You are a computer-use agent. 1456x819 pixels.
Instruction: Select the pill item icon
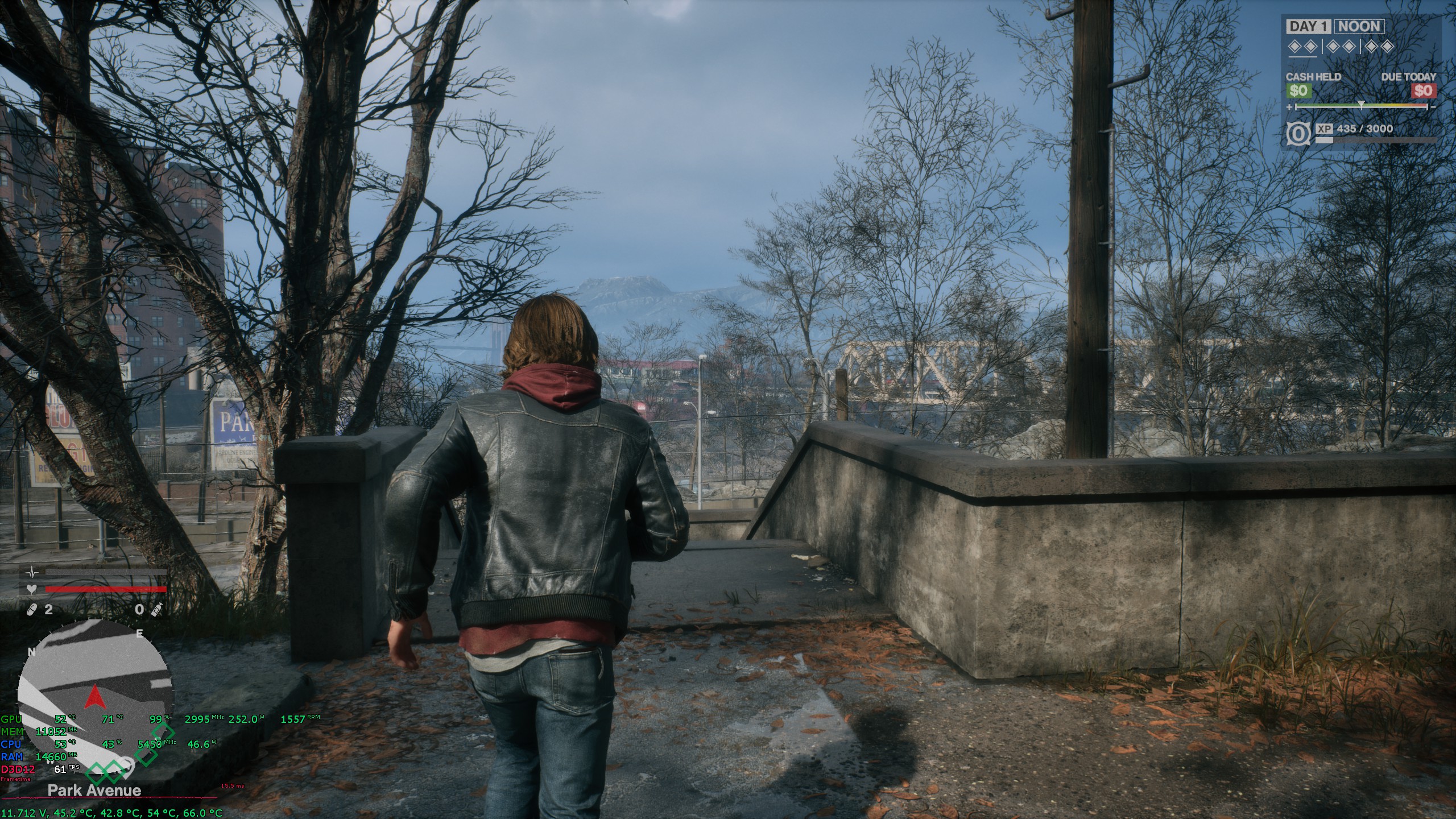[x=32, y=610]
